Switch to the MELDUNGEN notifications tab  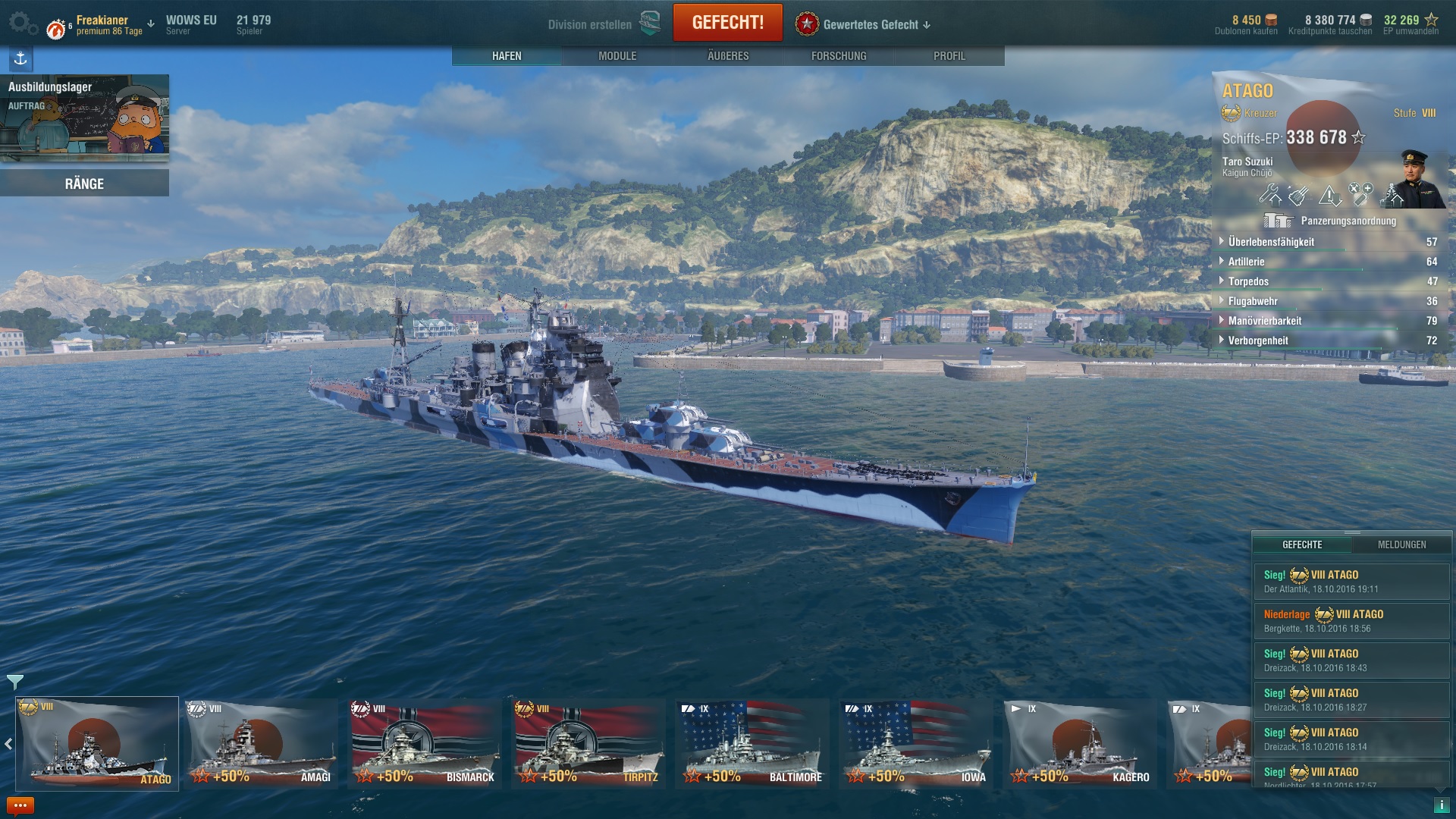(x=1401, y=544)
